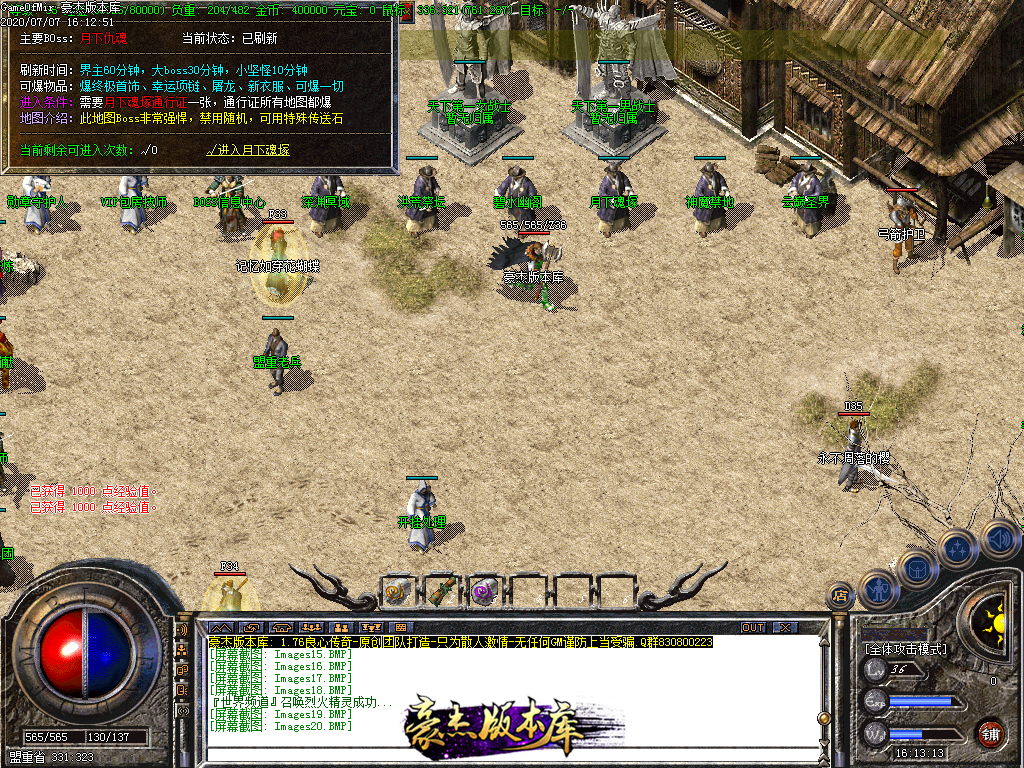Open the character status figure button
Image resolution: width=1024 pixels, height=768 pixels.
pyautogui.click(x=877, y=588)
